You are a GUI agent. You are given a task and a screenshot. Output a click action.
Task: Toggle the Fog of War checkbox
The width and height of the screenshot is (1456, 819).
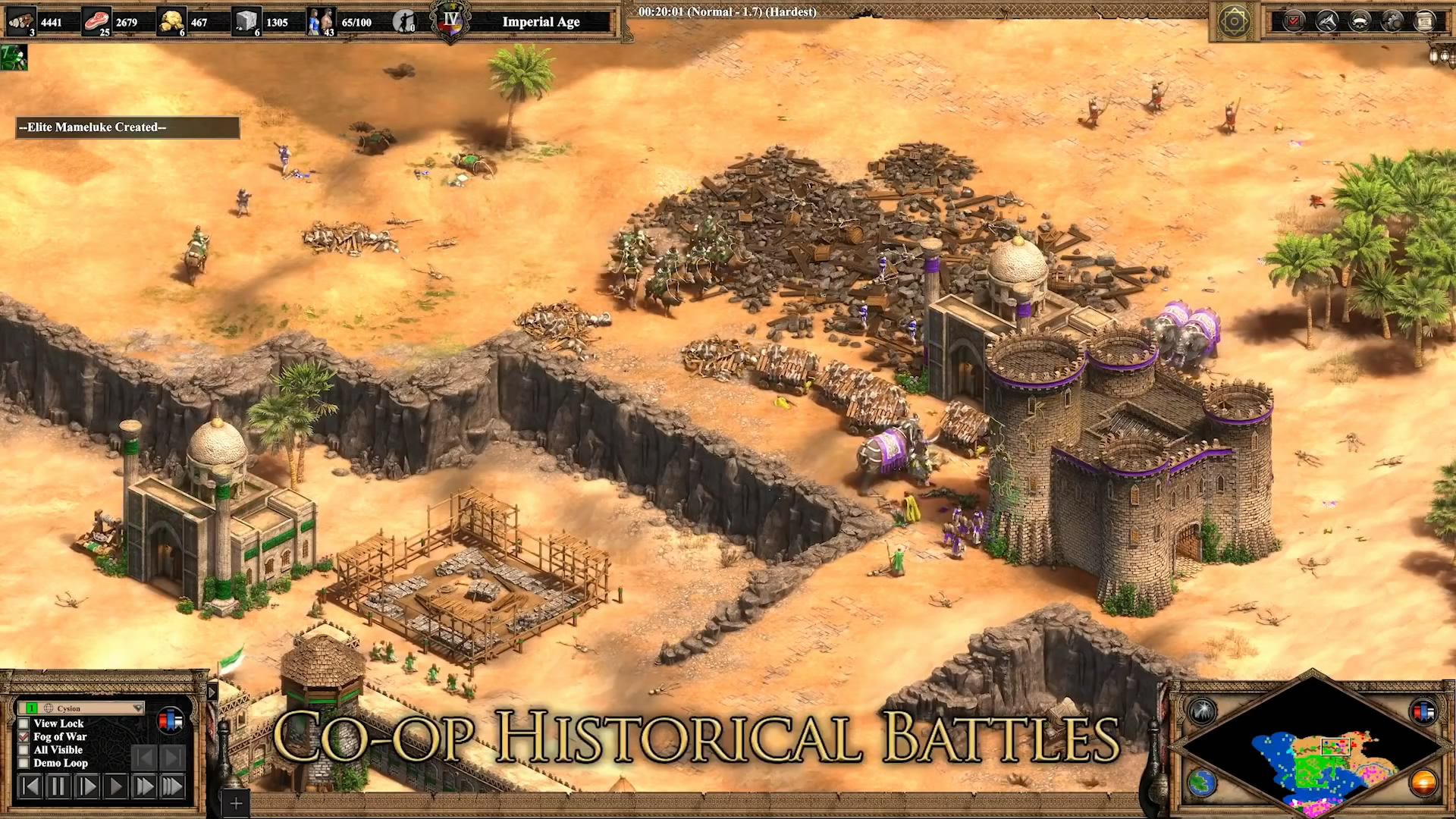pos(24,736)
